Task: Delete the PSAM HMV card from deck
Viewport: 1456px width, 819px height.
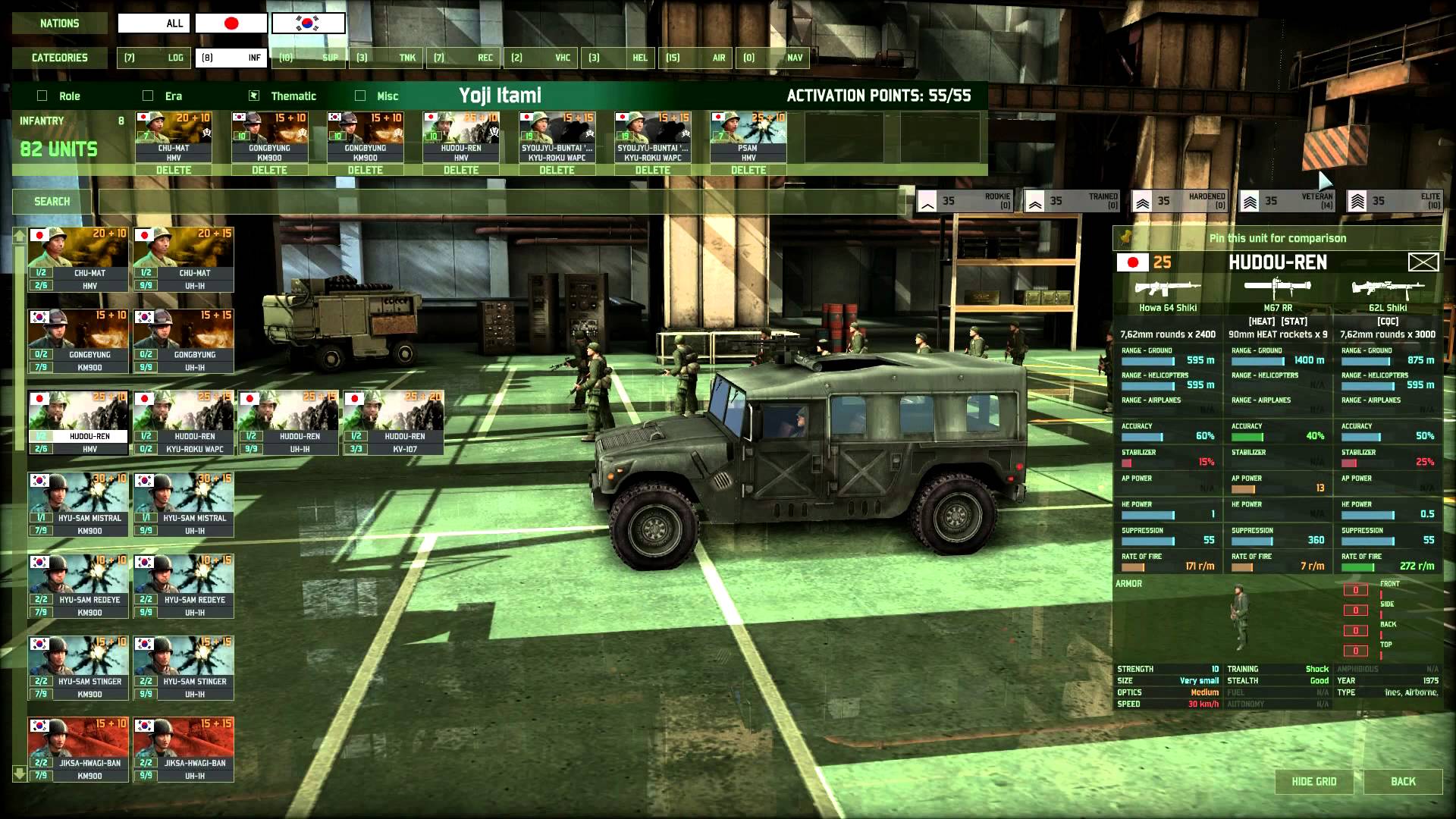Action: 748,170
